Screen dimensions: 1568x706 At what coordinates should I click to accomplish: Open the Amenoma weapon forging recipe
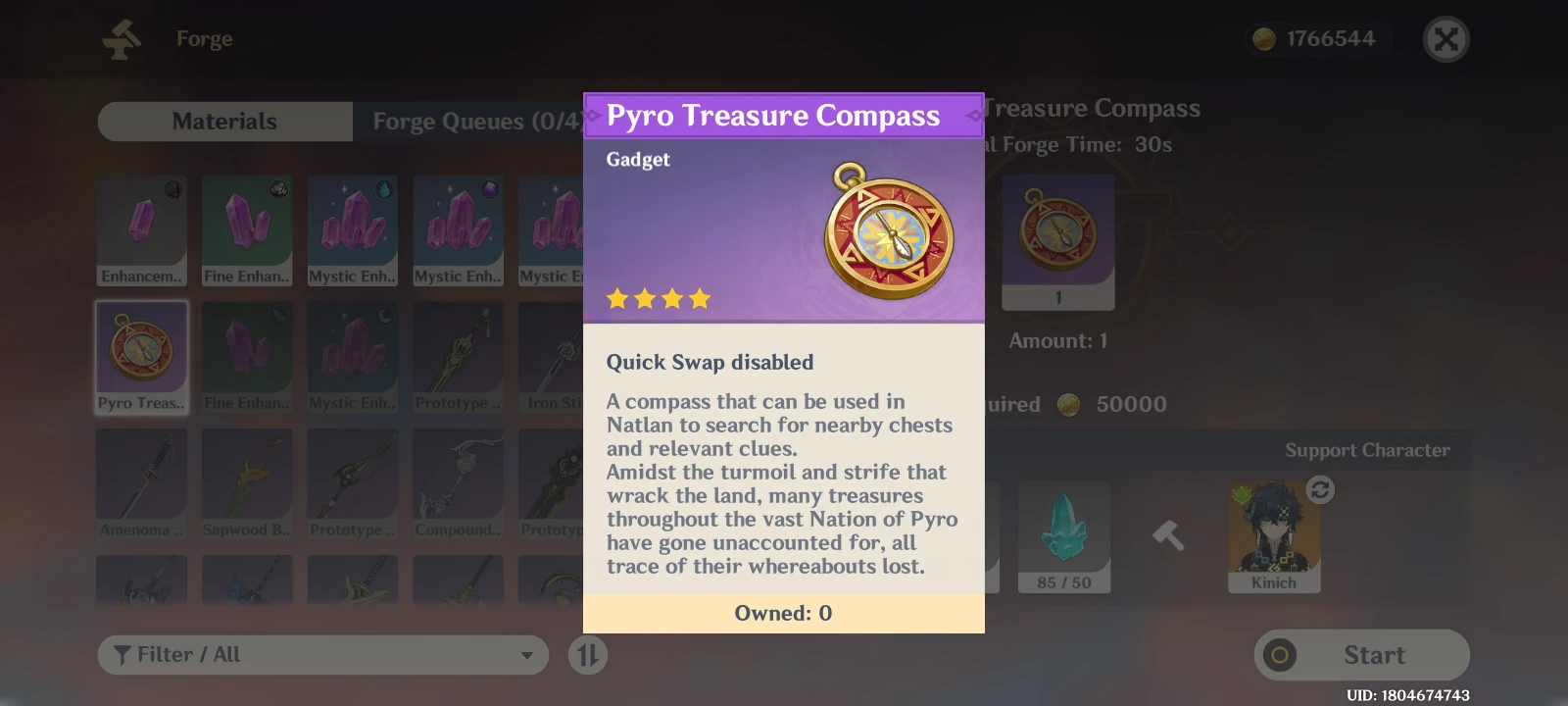pos(142,482)
